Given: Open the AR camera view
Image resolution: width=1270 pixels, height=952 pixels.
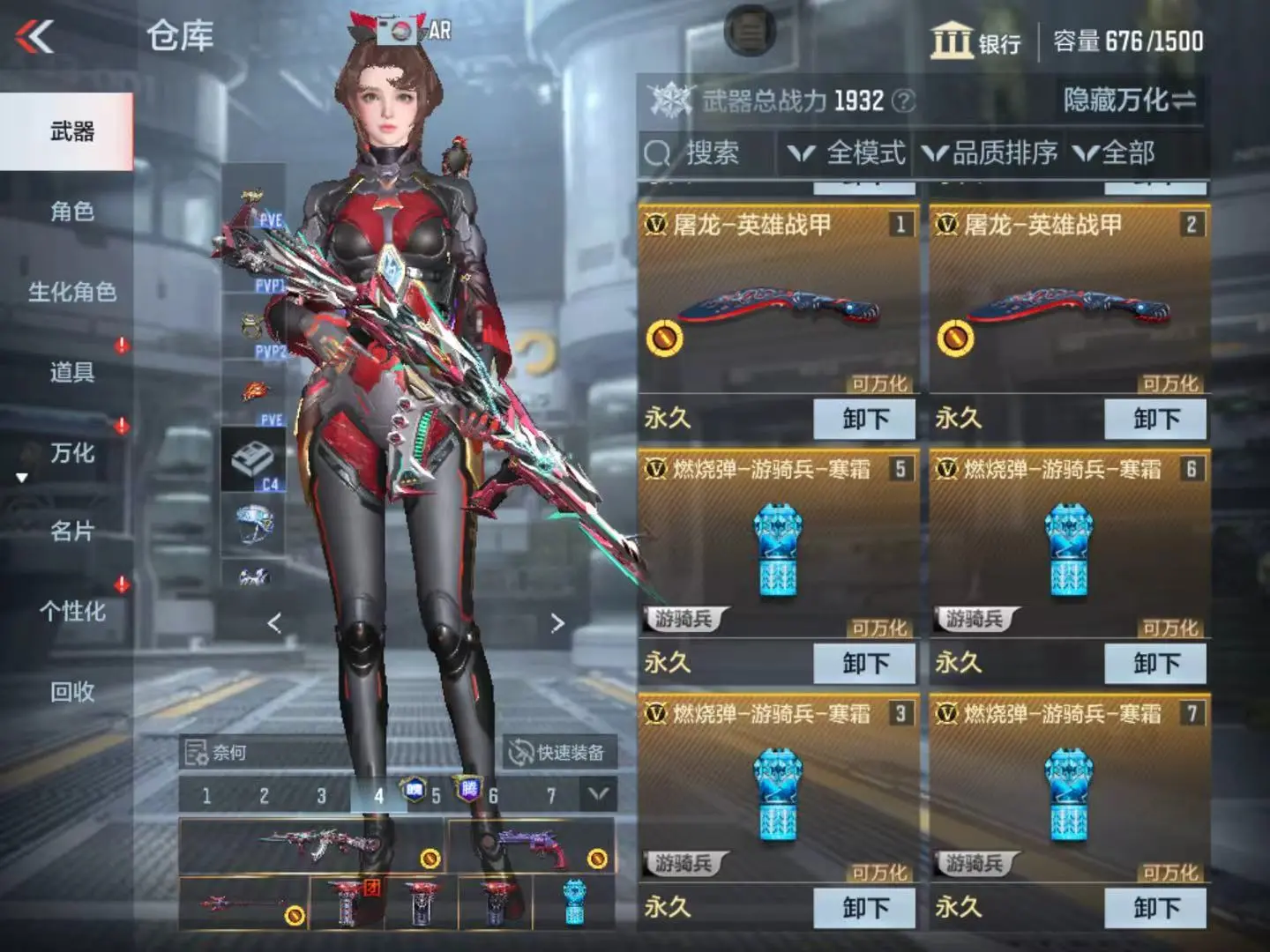Looking at the screenshot, I should [415, 31].
